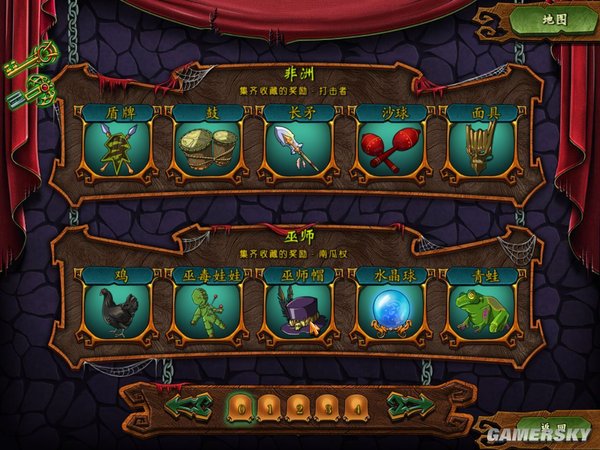
Task: Go to next page with right arrow
Action: click(410, 406)
